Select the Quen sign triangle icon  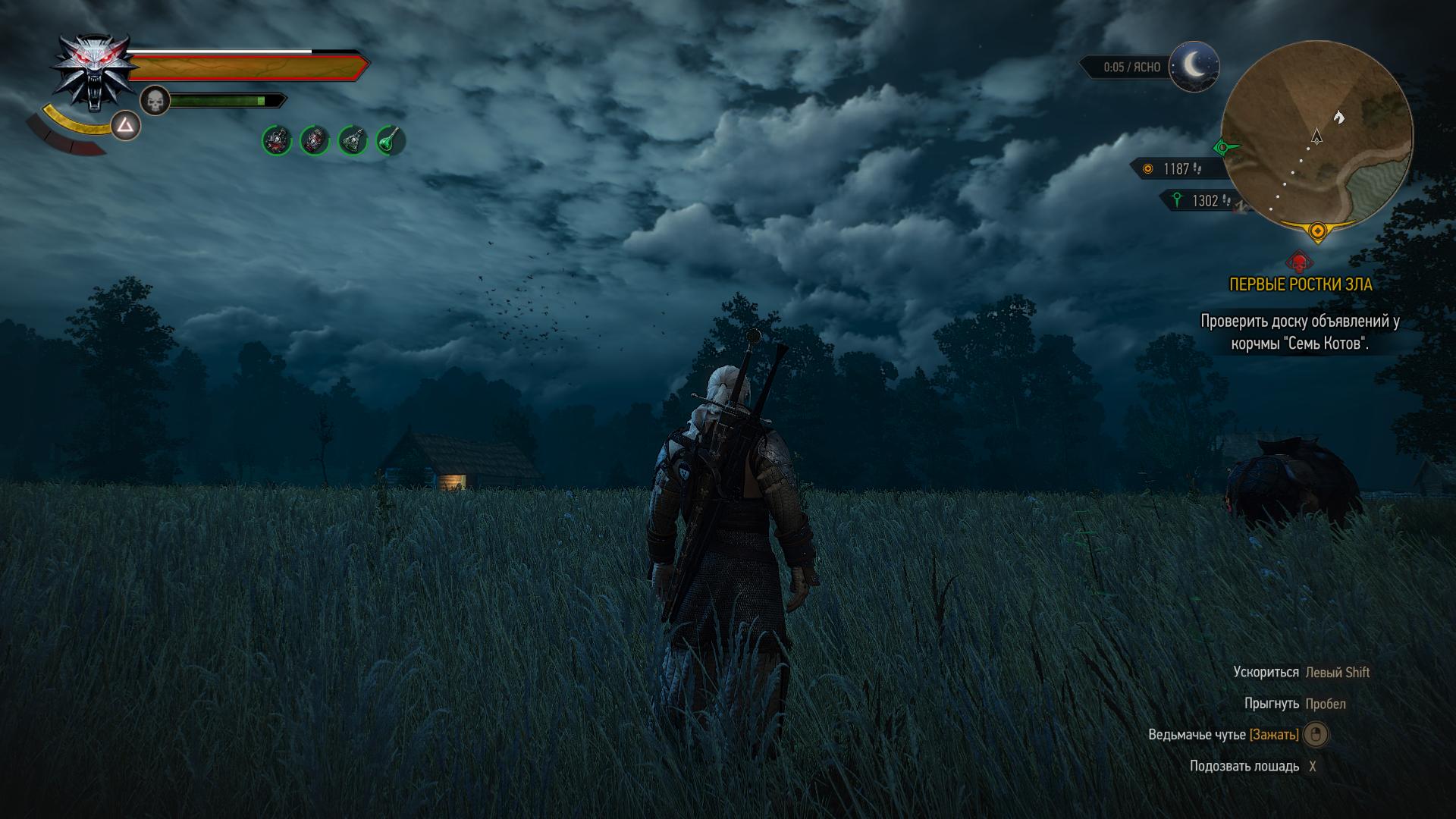(x=126, y=126)
